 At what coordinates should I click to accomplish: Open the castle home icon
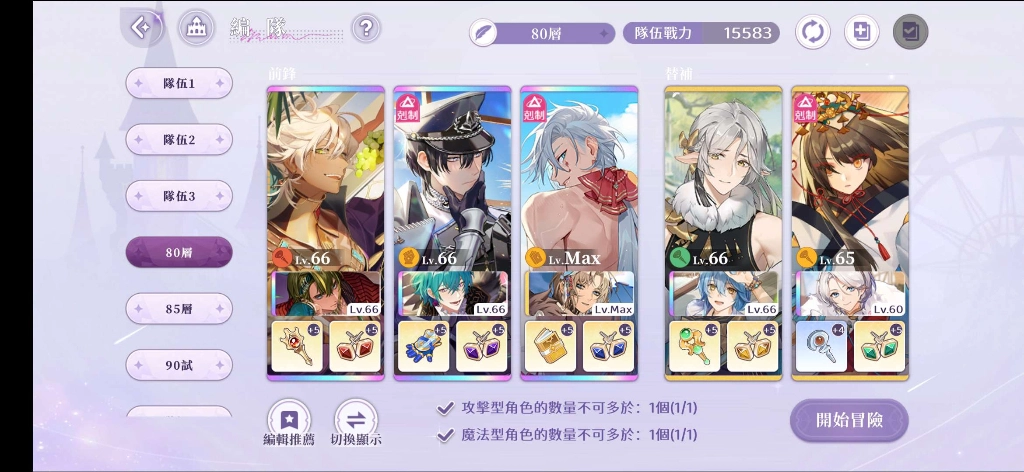click(x=196, y=28)
